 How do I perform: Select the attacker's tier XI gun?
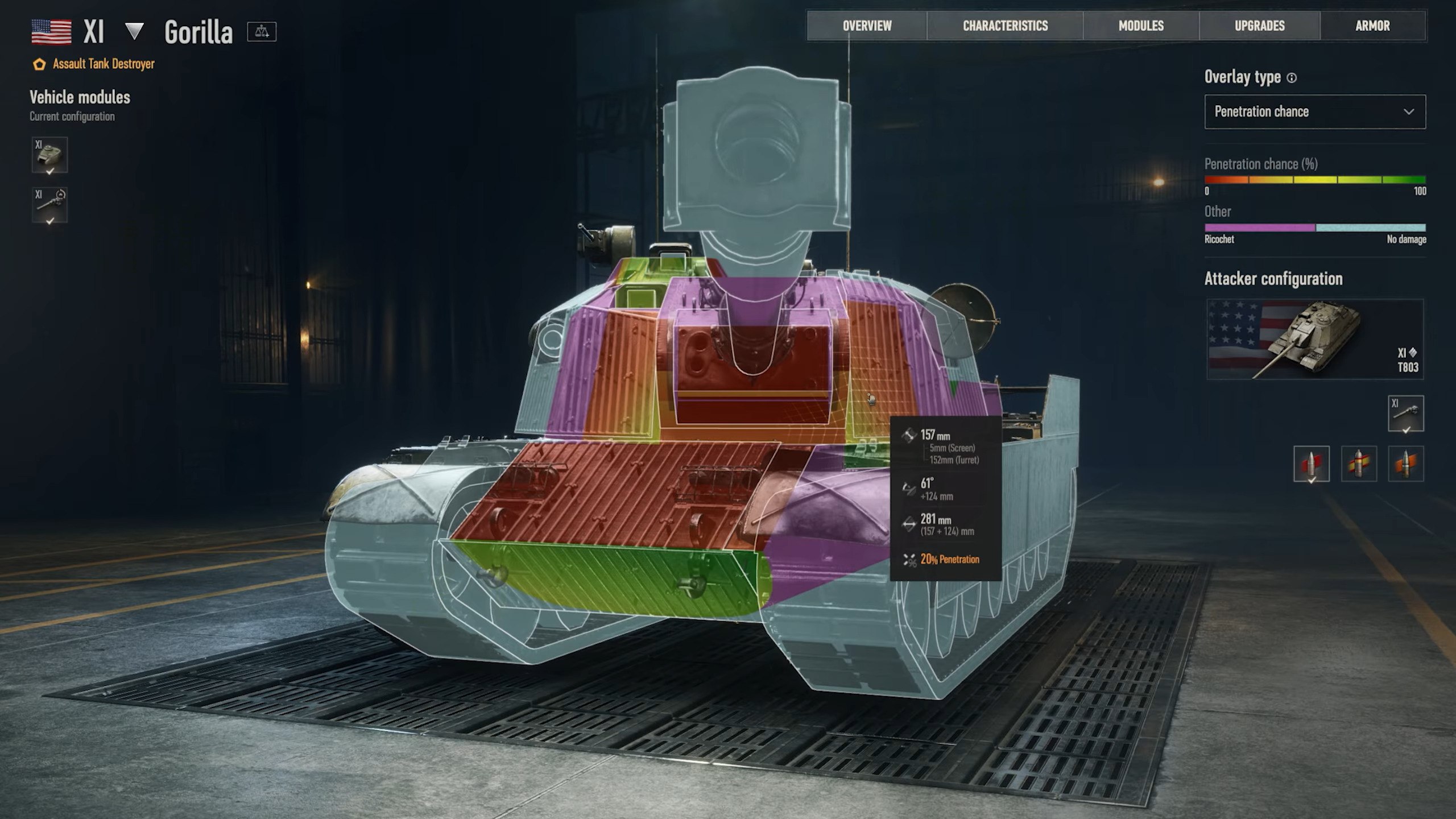pyautogui.click(x=1405, y=413)
